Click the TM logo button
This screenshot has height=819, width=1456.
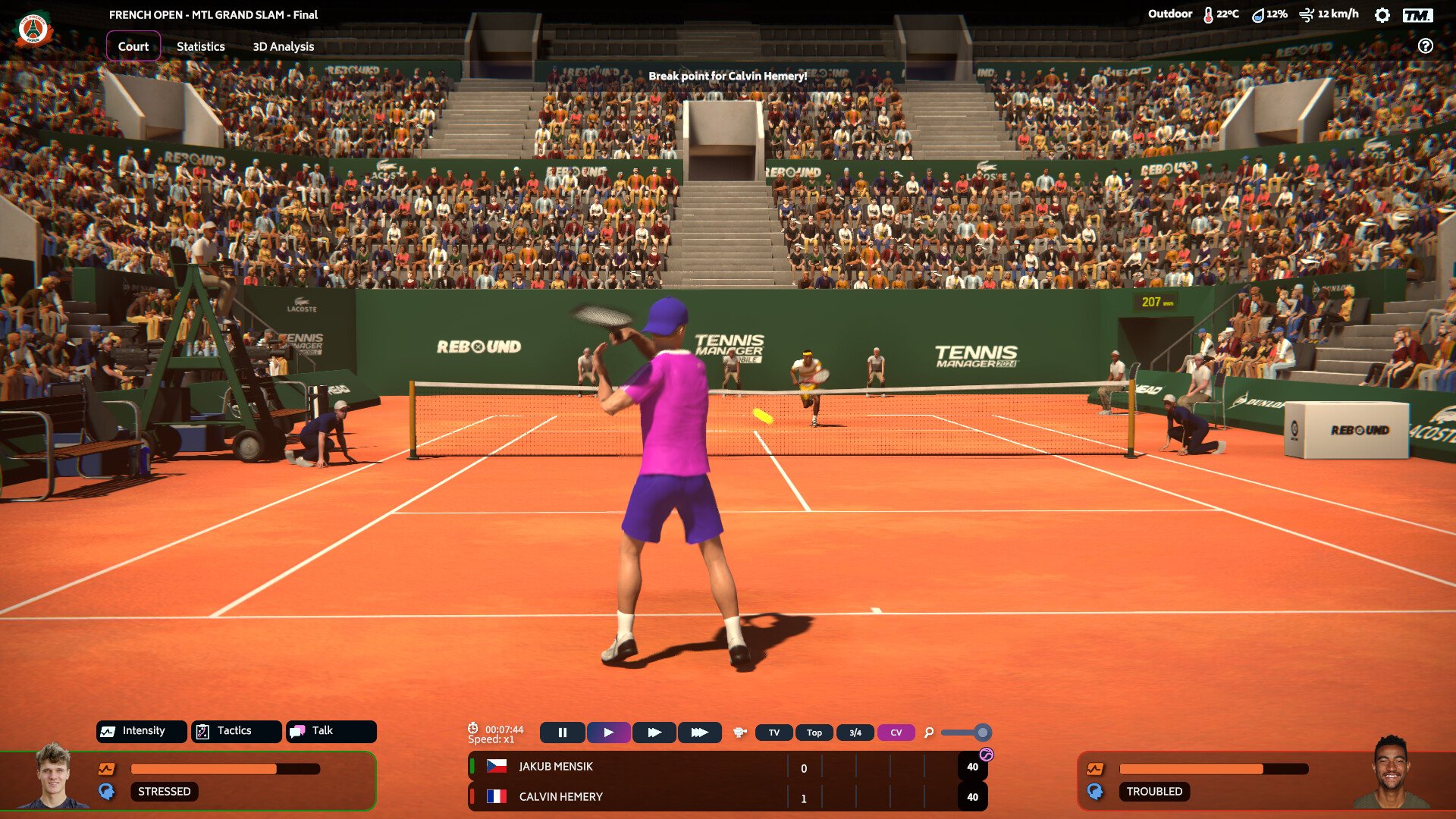1417,15
